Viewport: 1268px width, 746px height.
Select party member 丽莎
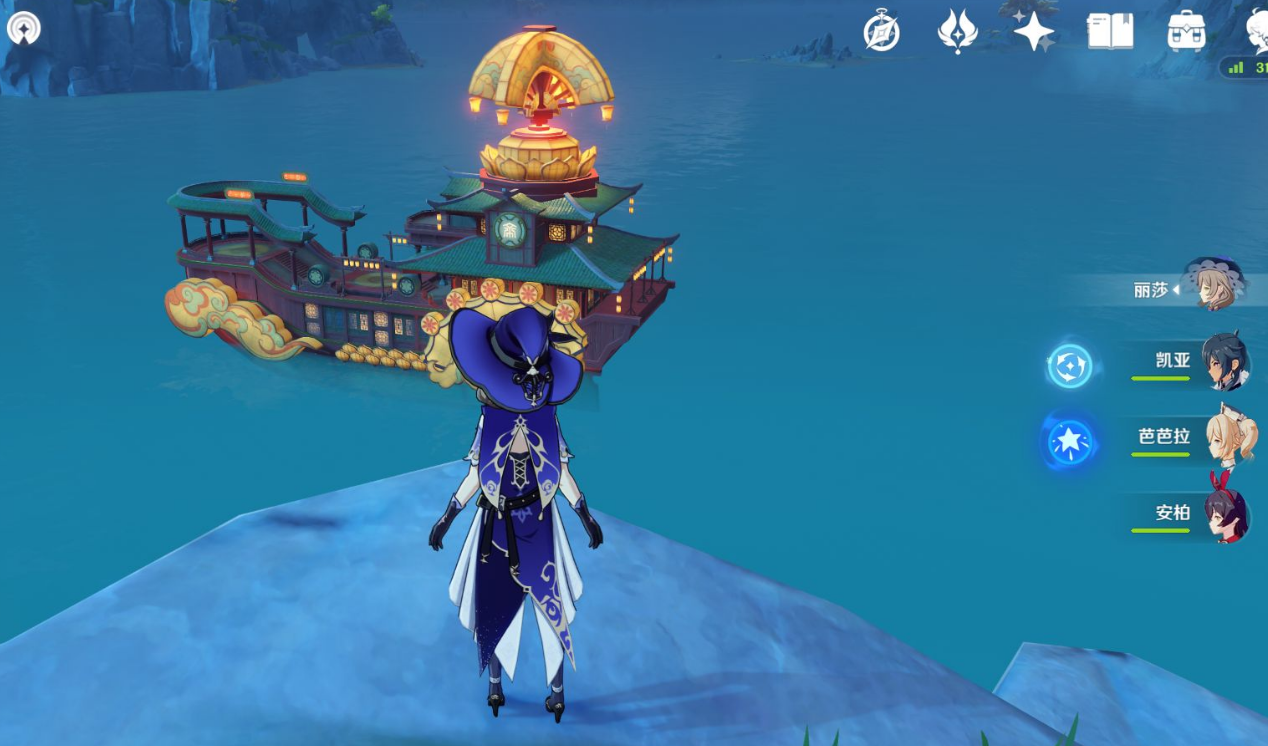tap(1212, 287)
